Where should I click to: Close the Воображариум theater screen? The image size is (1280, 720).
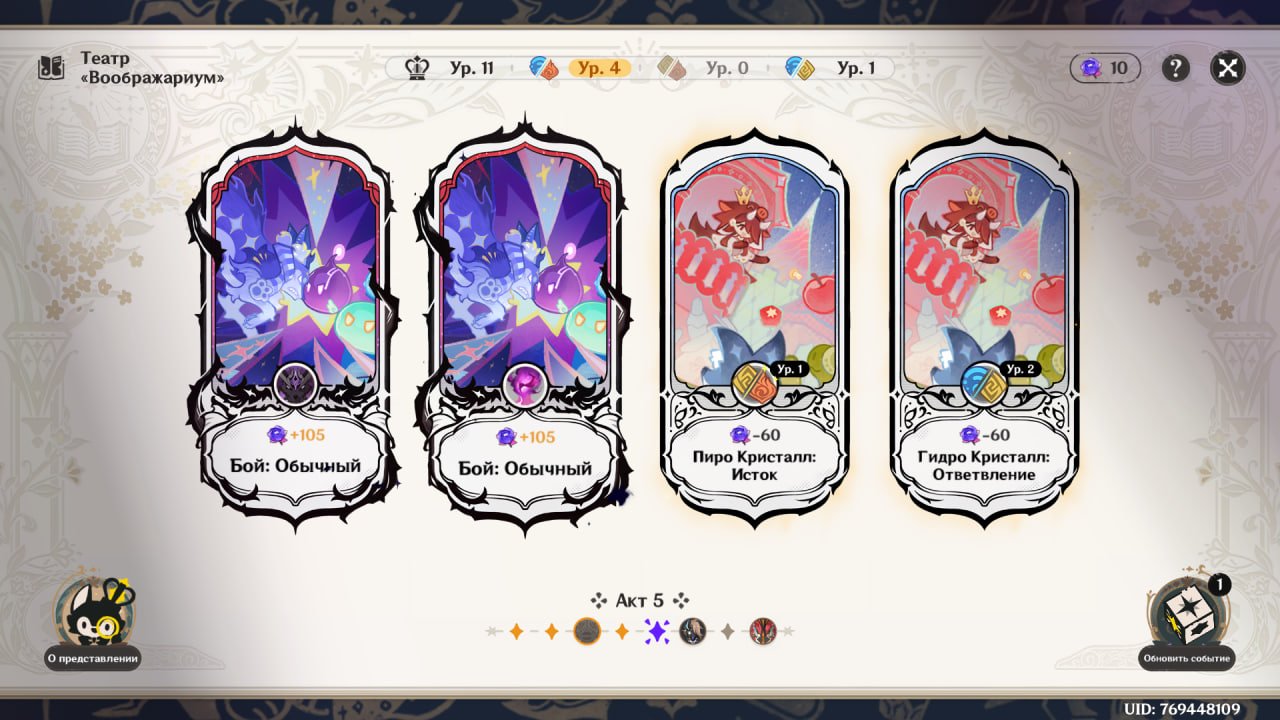pyautogui.click(x=1227, y=68)
